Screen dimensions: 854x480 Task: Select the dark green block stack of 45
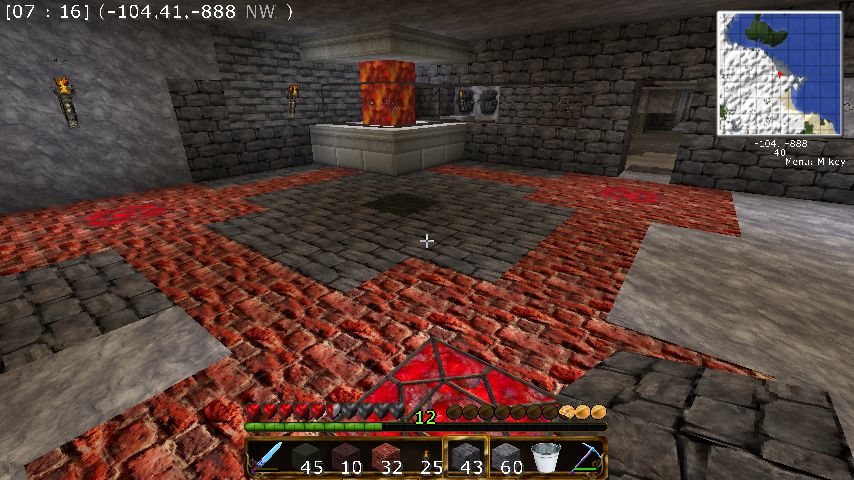(306, 457)
